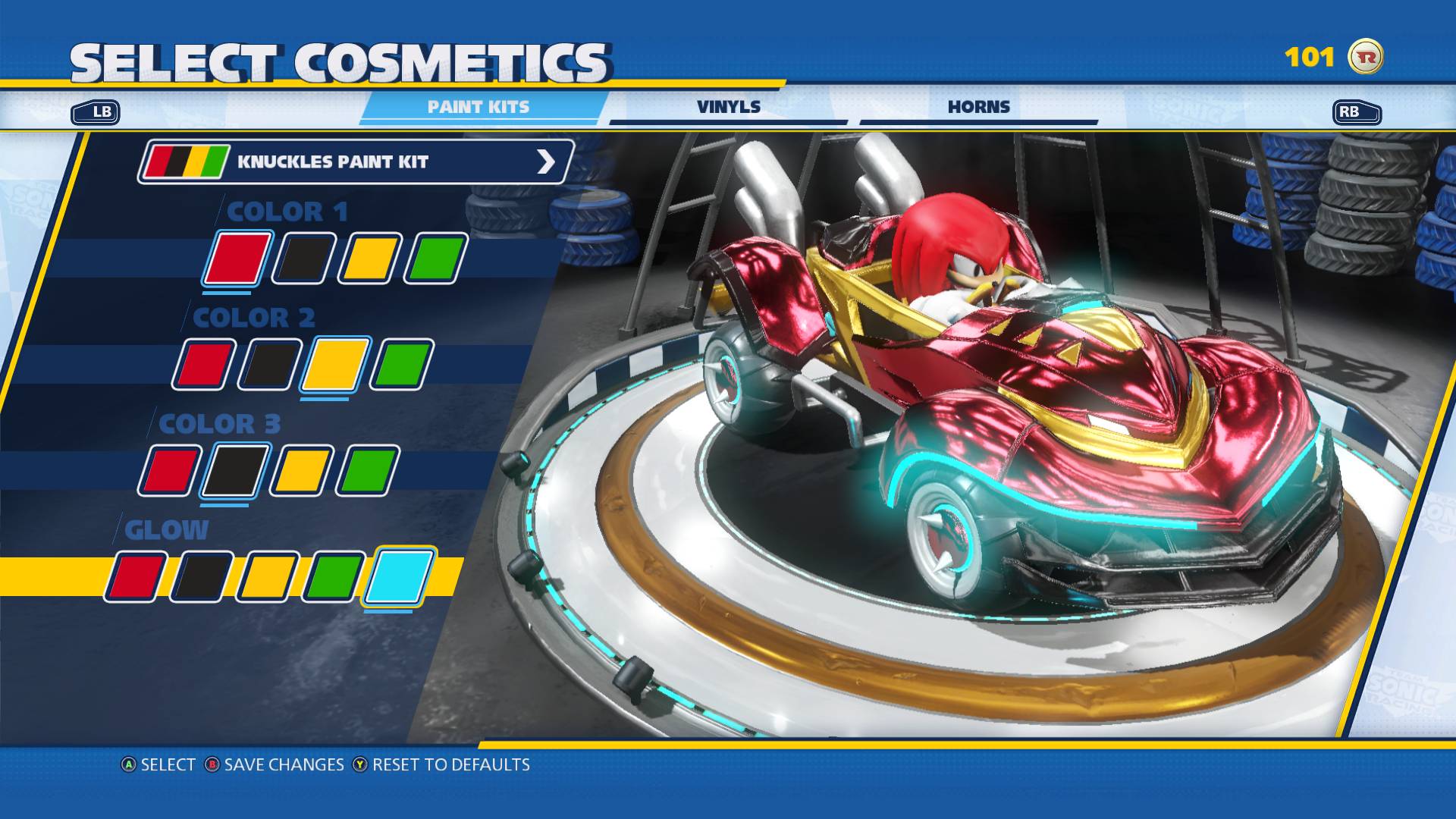Set Color 3 to red
The image size is (1456, 819).
pos(170,471)
